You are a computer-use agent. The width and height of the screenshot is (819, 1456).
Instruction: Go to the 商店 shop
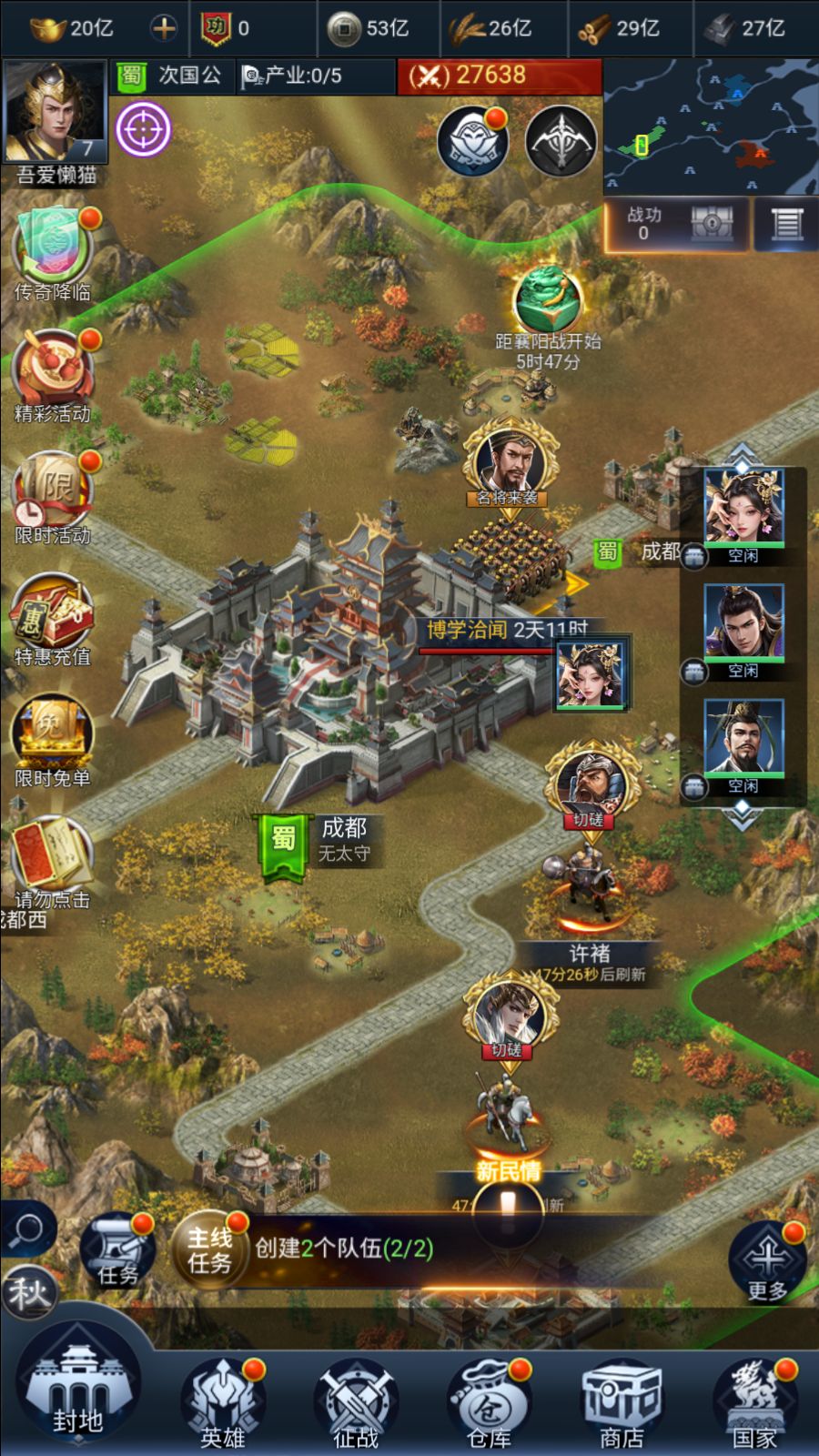pyautogui.click(x=622, y=1401)
